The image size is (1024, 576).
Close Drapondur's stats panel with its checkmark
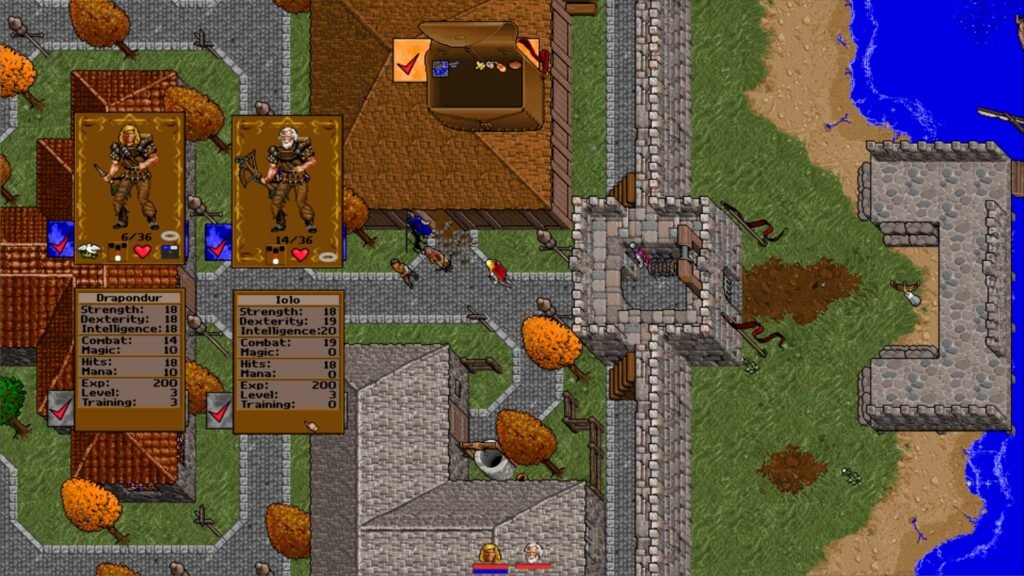pyautogui.click(x=60, y=408)
